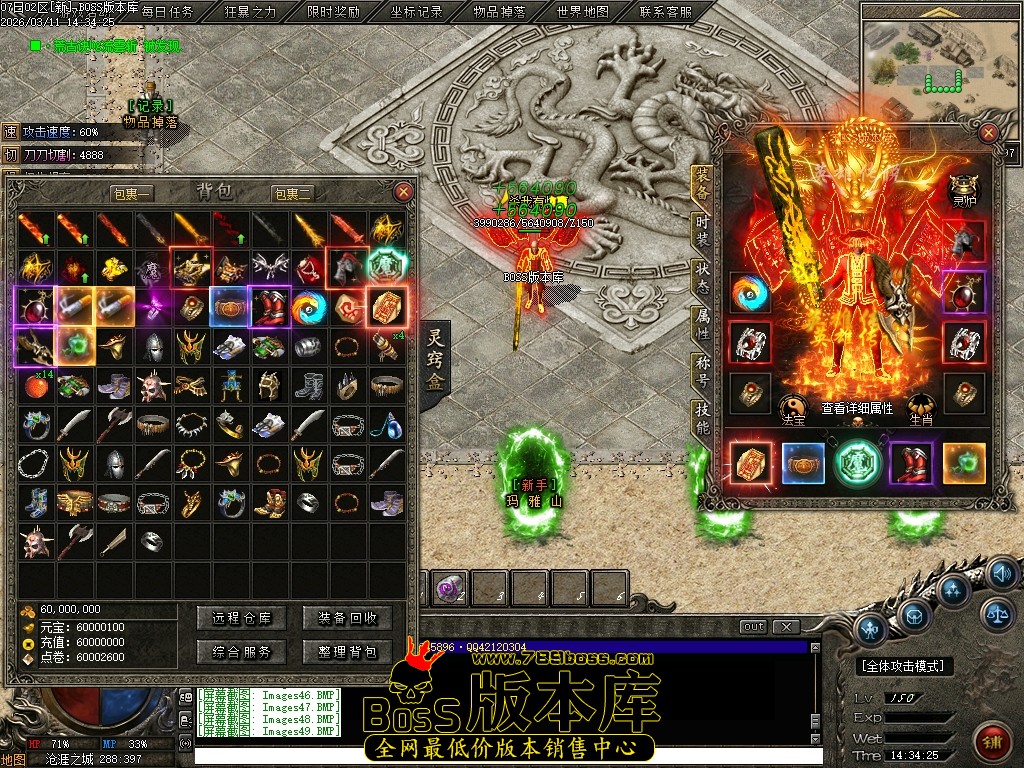Image resolution: width=1024 pixels, height=768 pixels.
Task: Open the 限时奖励 timed rewards menu
Action: (334, 12)
